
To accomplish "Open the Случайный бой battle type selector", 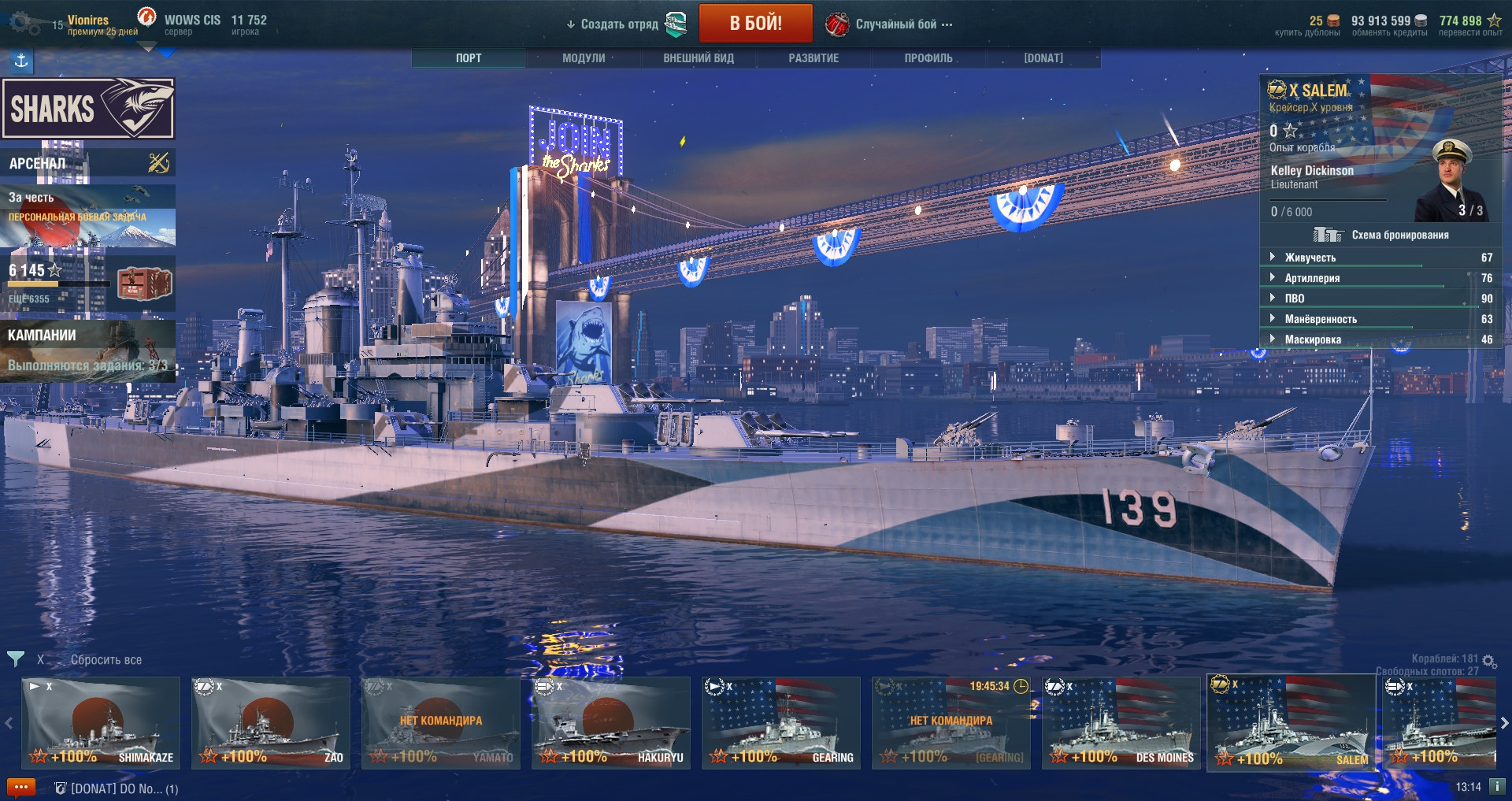I will 896,24.
